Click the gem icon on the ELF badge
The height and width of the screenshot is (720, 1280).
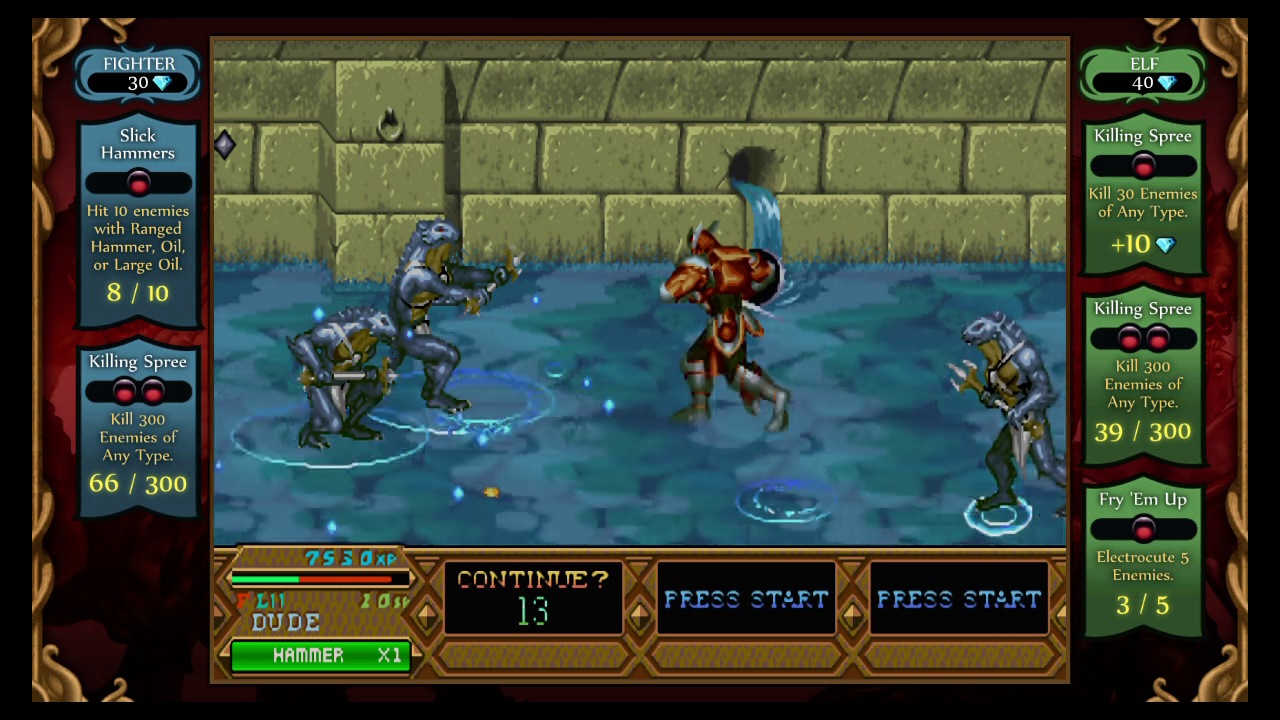click(1167, 83)
